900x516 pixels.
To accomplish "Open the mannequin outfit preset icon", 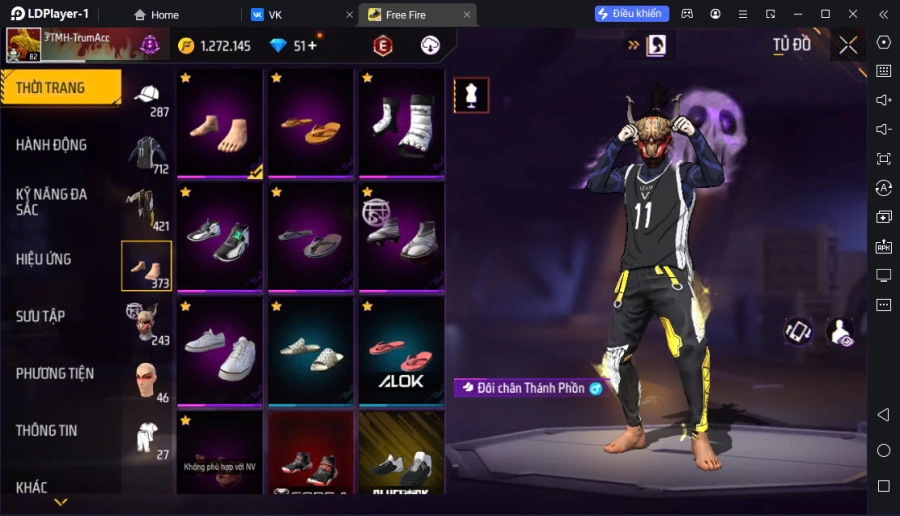I will (471, 95).
